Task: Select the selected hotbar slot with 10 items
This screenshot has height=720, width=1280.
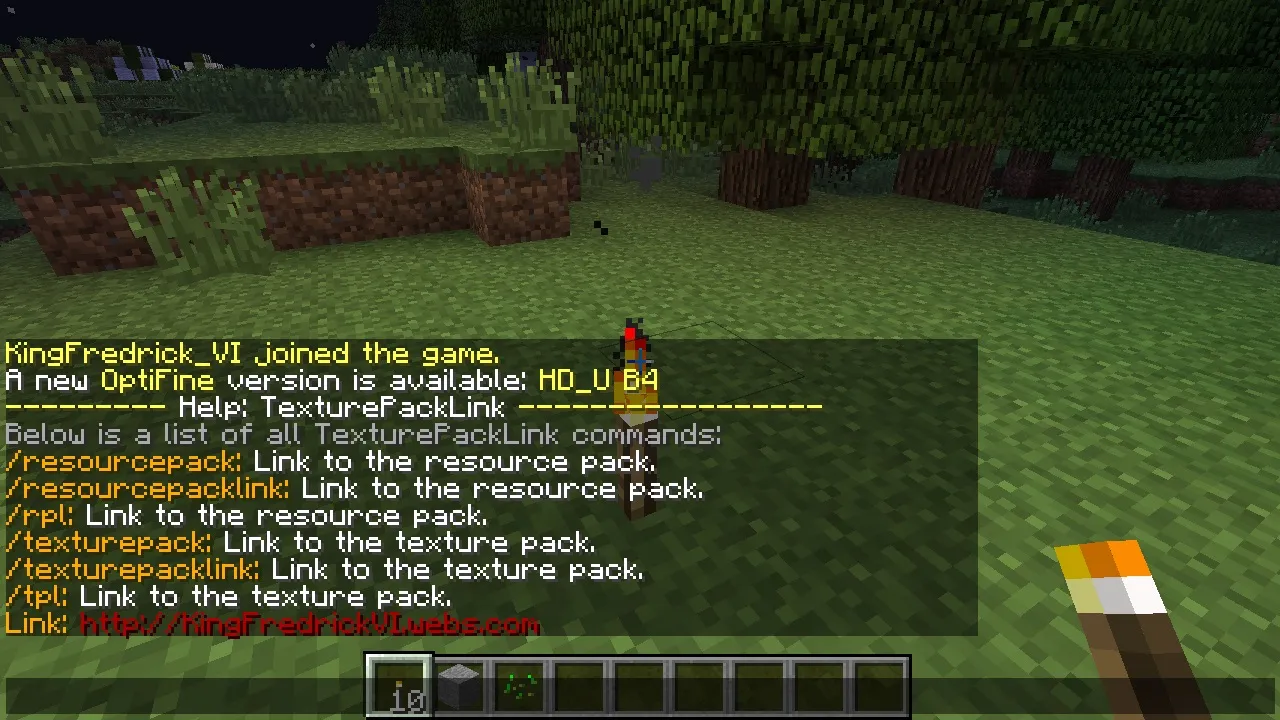Action: (398, 685)
